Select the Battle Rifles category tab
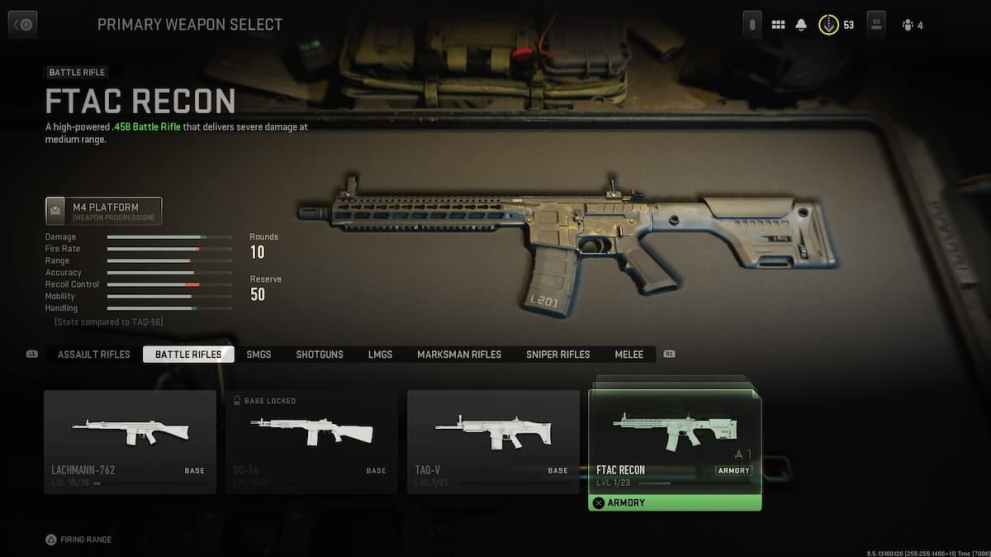 point(188,355)
